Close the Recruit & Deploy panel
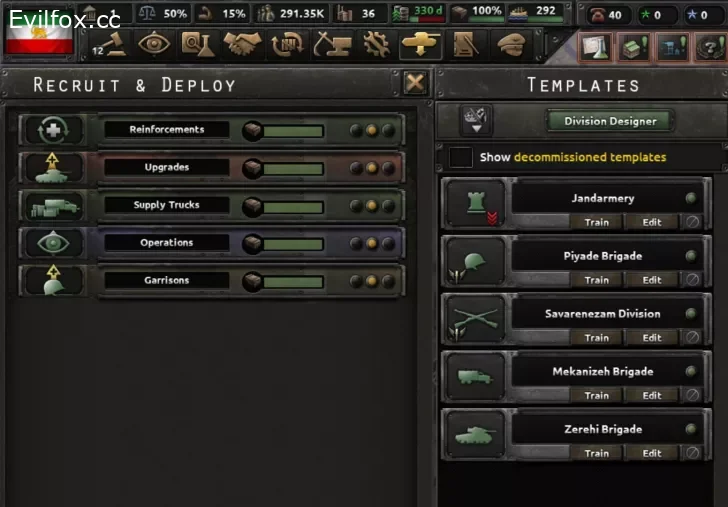This screenshot has width=728, height=507. [415, 83]
